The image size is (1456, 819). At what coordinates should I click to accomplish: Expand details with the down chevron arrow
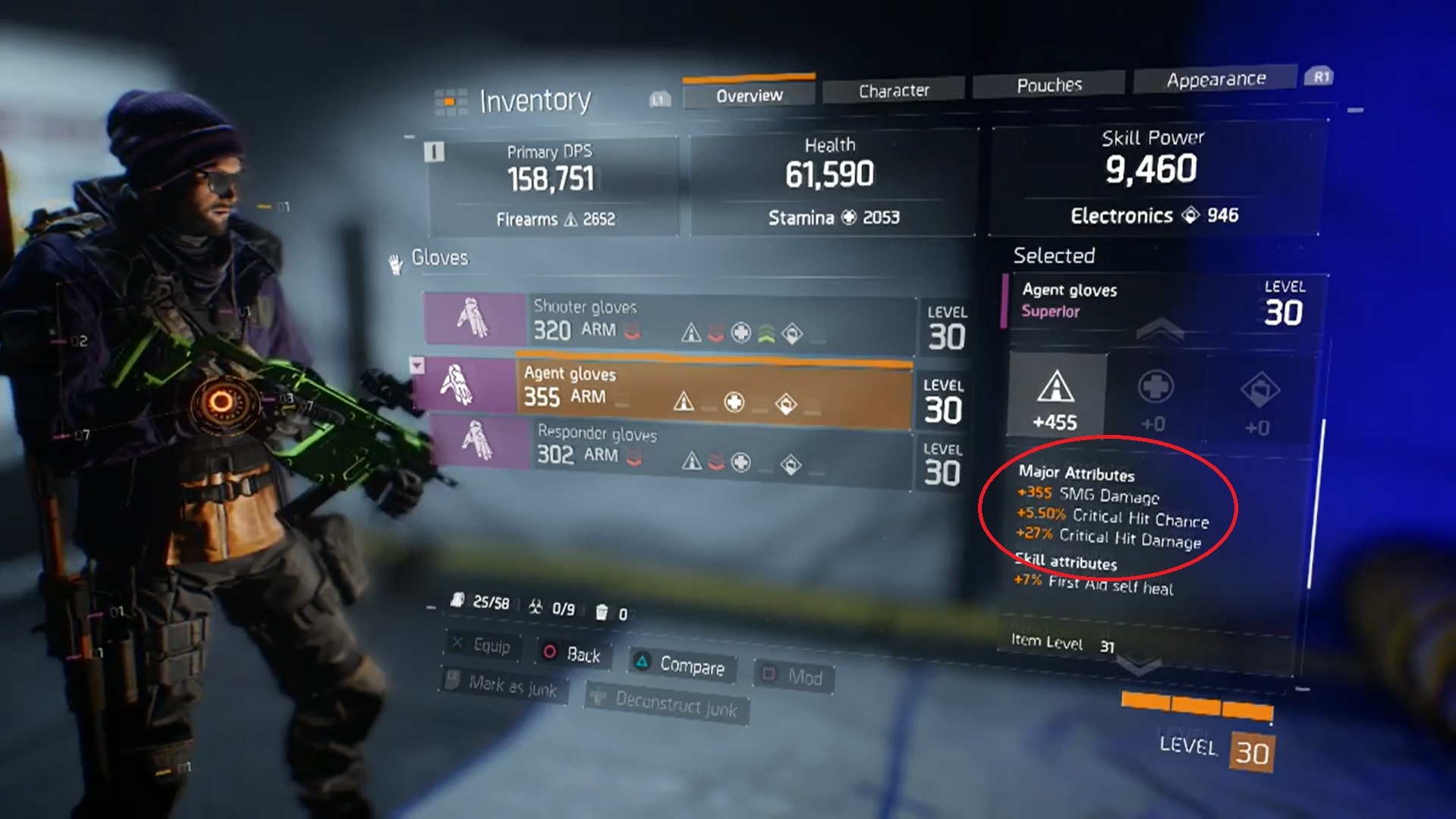click(1139, 666)
